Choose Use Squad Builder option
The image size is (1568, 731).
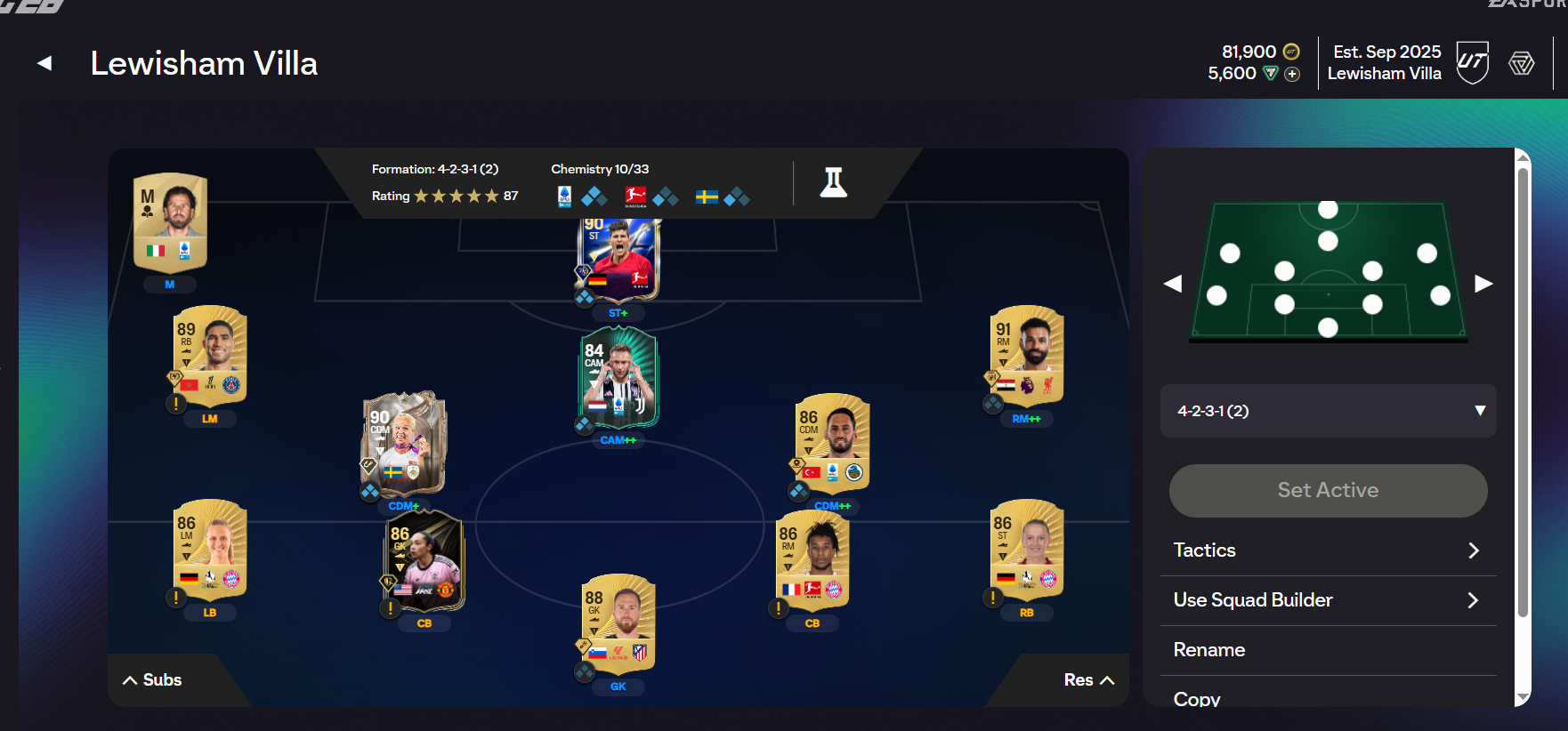1328,600
